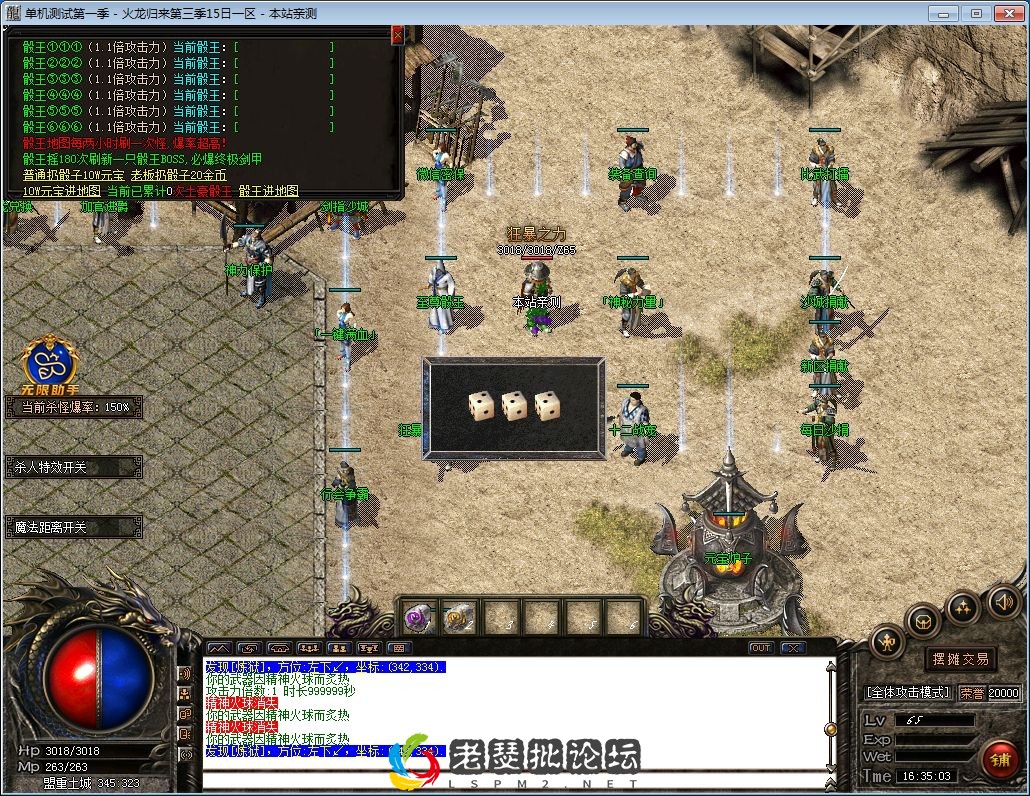
Task: Click the OUT button above the chat
Action: click(761, 648)
